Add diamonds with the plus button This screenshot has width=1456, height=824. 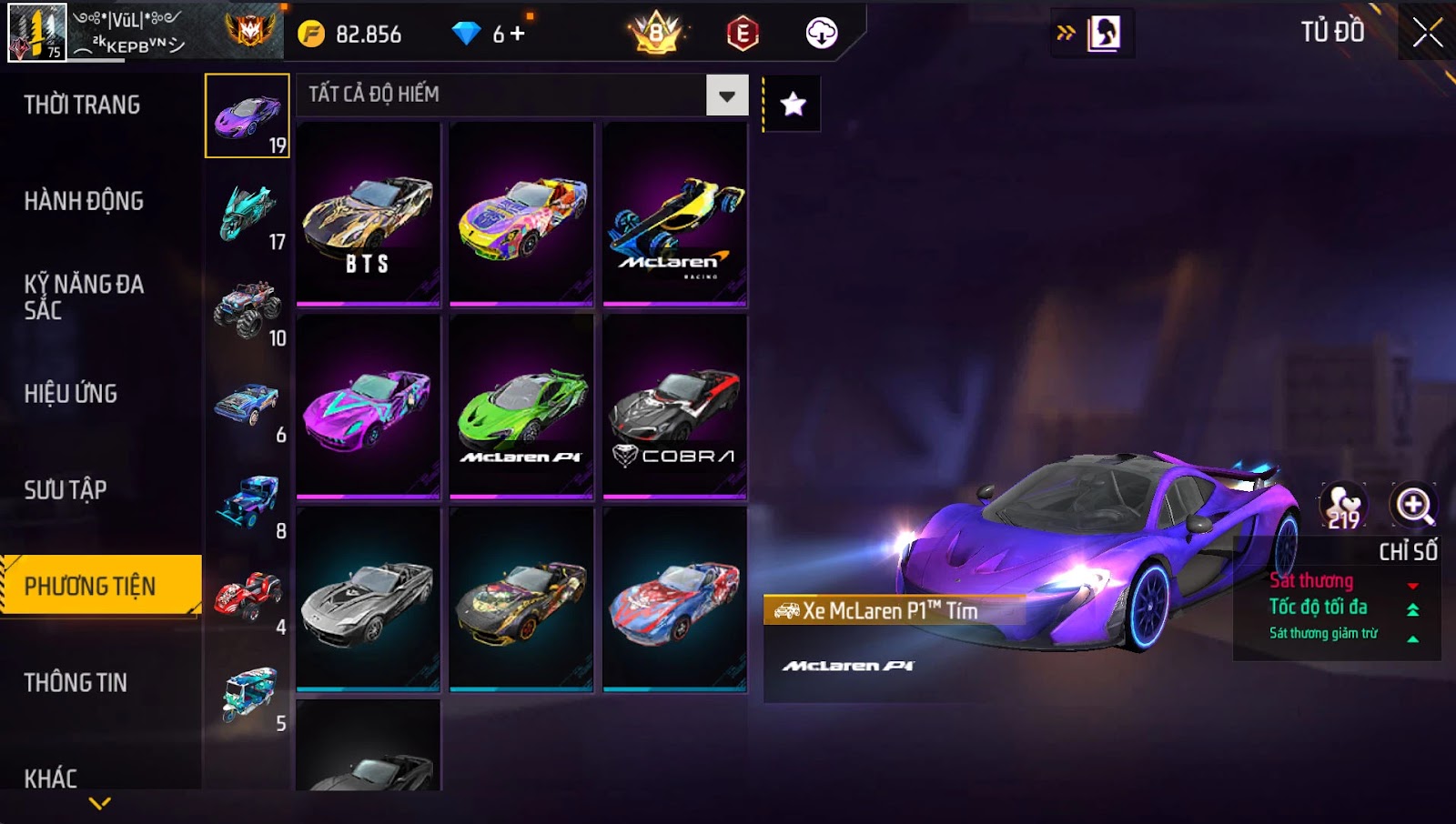click(518, 34)
